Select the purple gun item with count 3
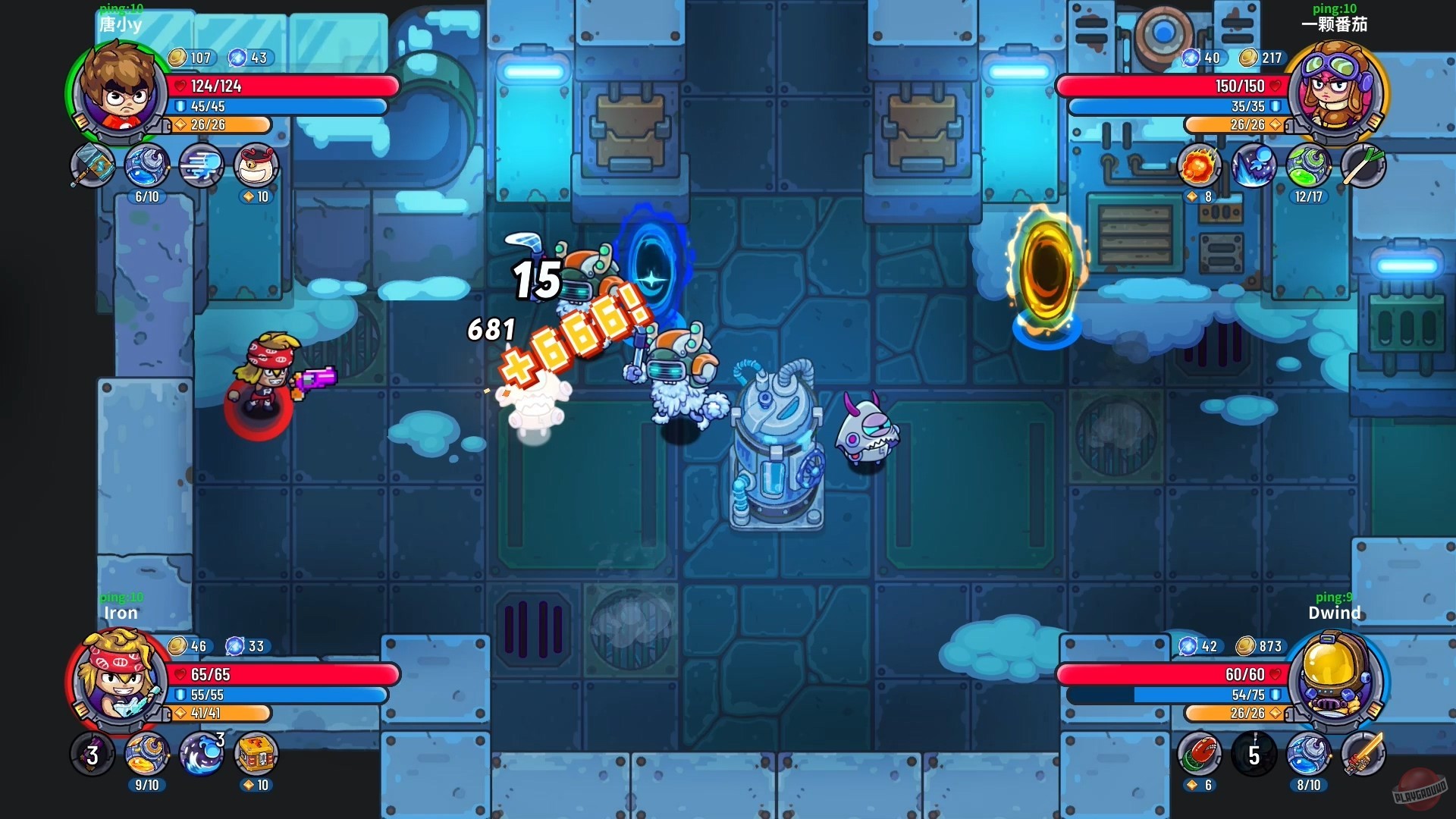This screenshot has height=819, width=1456. pos(93,755)
